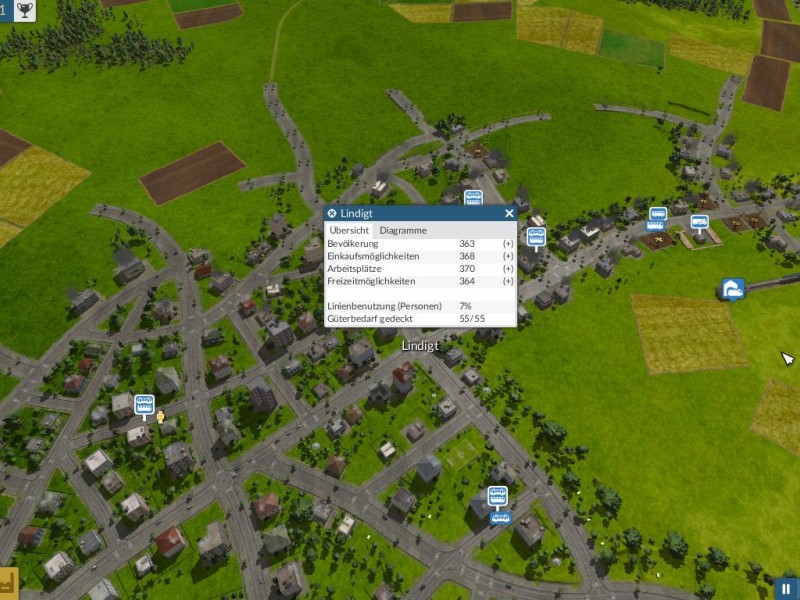
Task: Expand the Einkaufsmöglichkeiten plus button
Action: pyautogui.click(x=508, y=257)
